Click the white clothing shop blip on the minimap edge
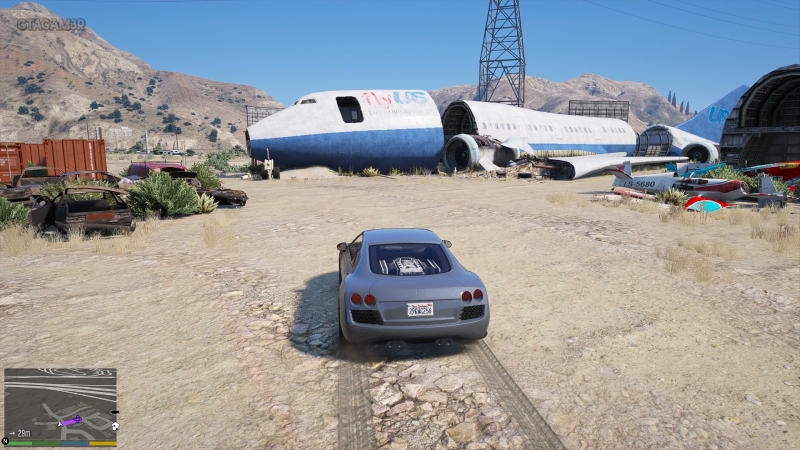This screenshot has height=450, width=800. click(x=114, y=426)
